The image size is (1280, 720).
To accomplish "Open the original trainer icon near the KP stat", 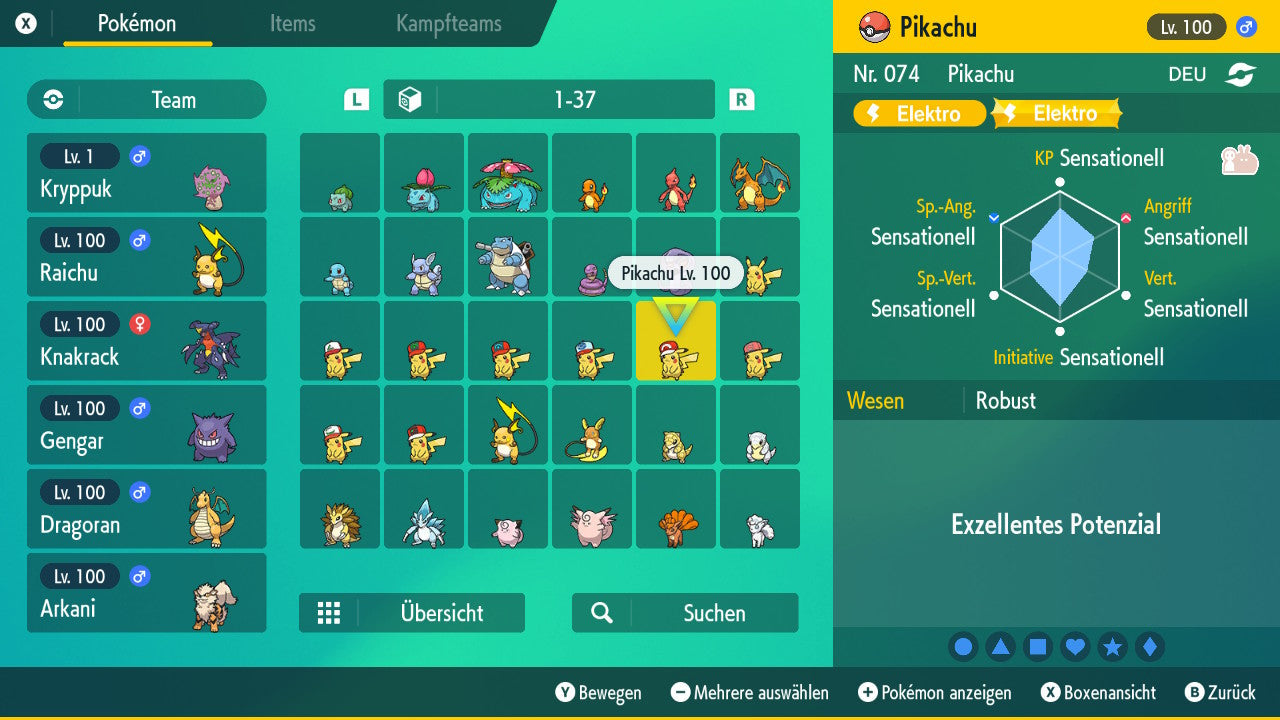I will click(x=1240, y=157).
